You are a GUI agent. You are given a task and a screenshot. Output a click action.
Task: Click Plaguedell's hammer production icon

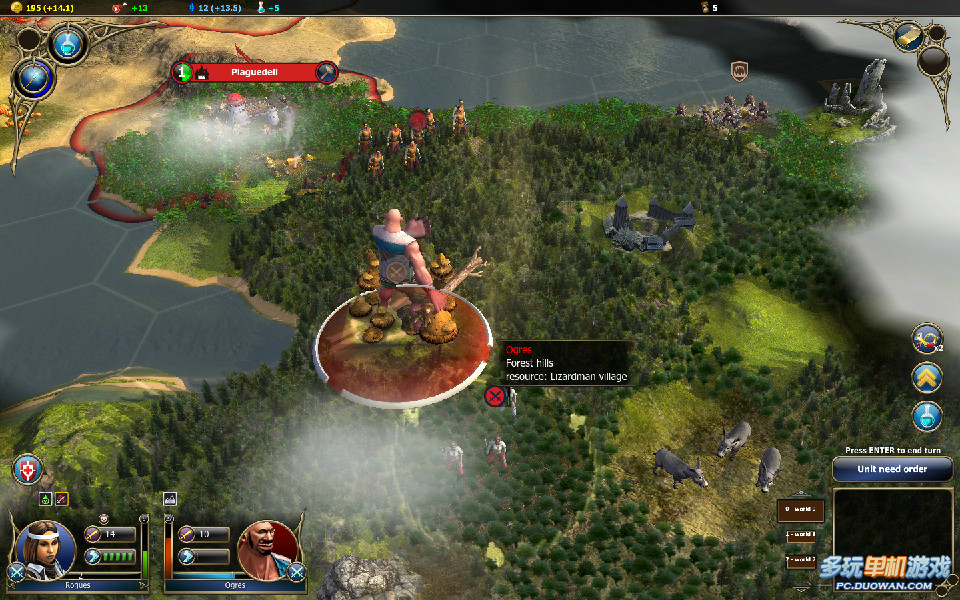[x=326, y=72]
